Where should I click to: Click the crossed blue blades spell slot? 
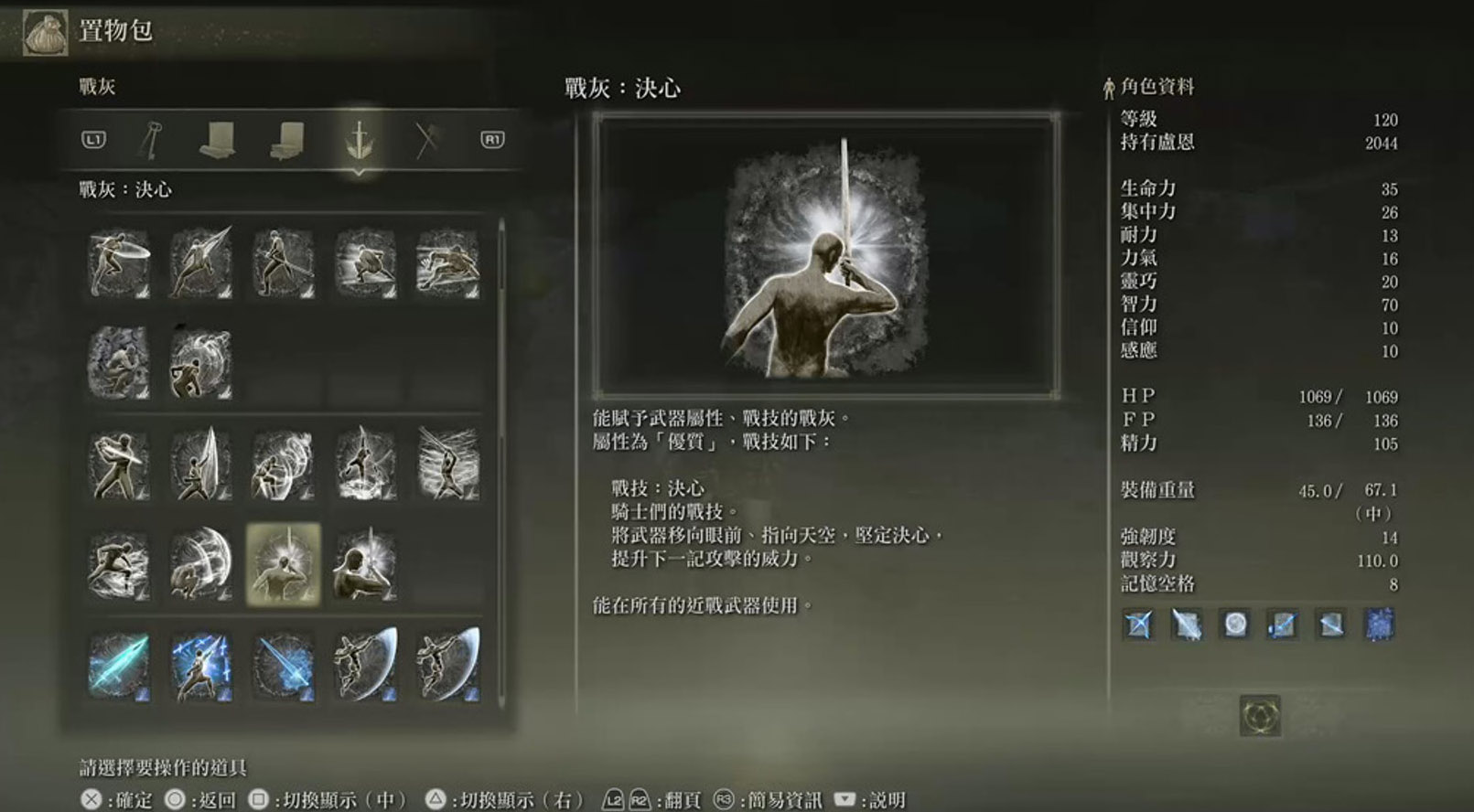(1139, 625)
